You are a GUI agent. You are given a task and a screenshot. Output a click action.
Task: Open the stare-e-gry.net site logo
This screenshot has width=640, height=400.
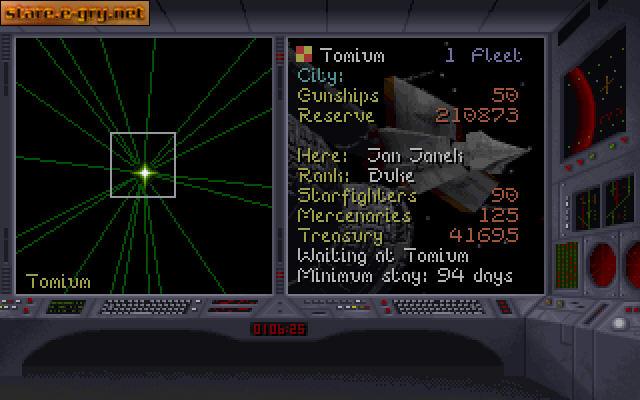tap(76, 13)
